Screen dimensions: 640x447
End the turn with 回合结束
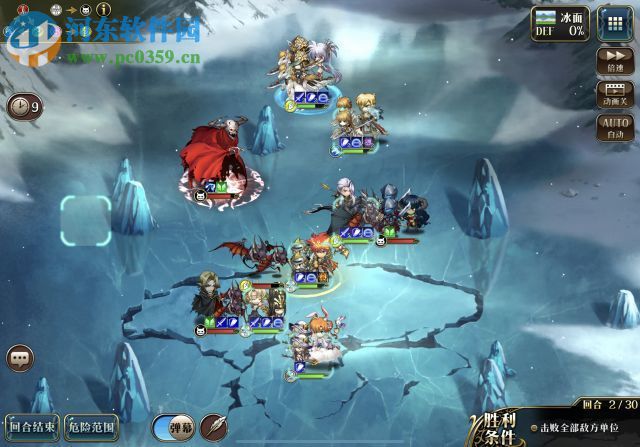pyautogui.click(x=32, y=428)
